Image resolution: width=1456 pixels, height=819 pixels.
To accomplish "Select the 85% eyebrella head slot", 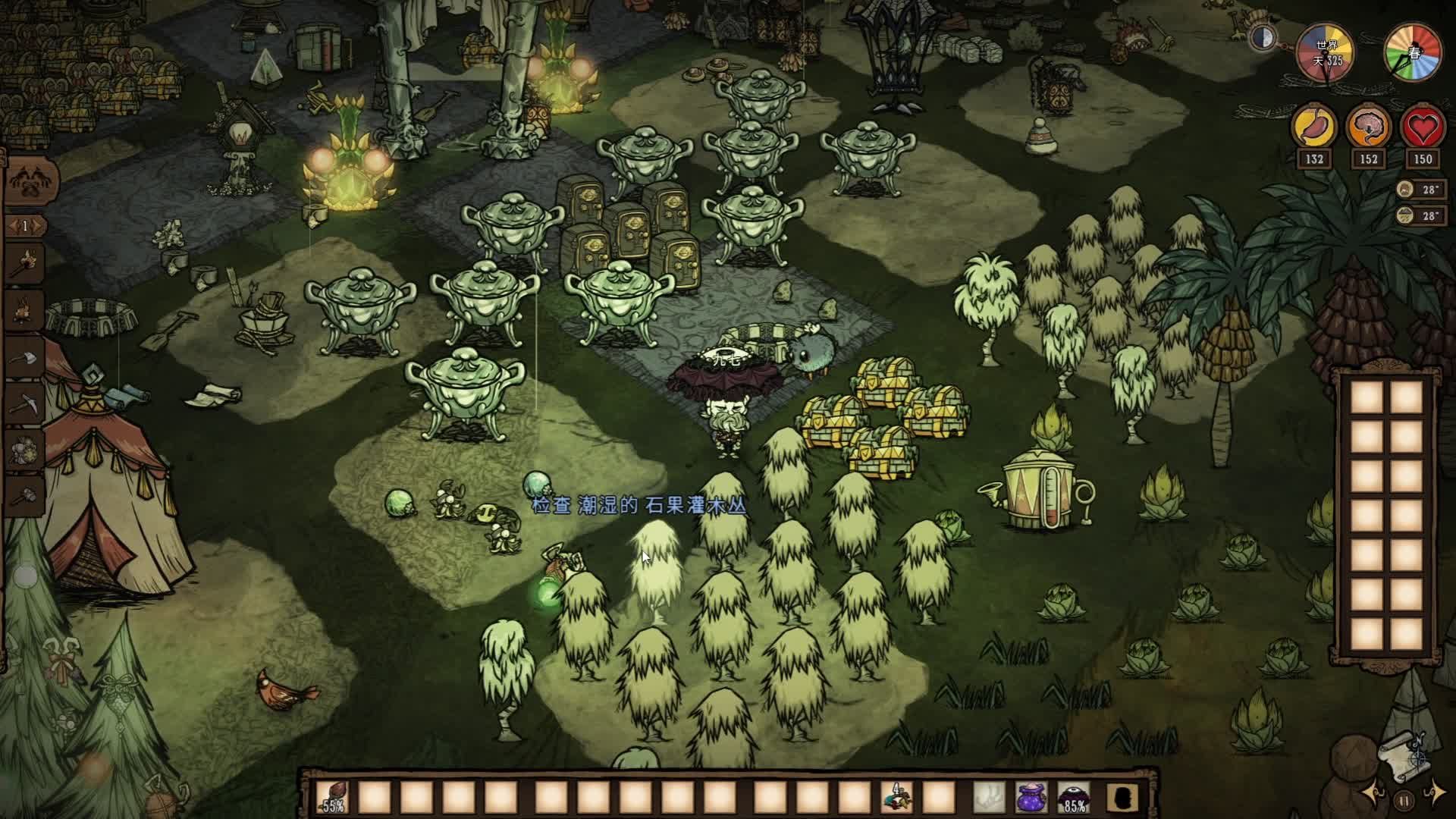I will (1073, 798).
